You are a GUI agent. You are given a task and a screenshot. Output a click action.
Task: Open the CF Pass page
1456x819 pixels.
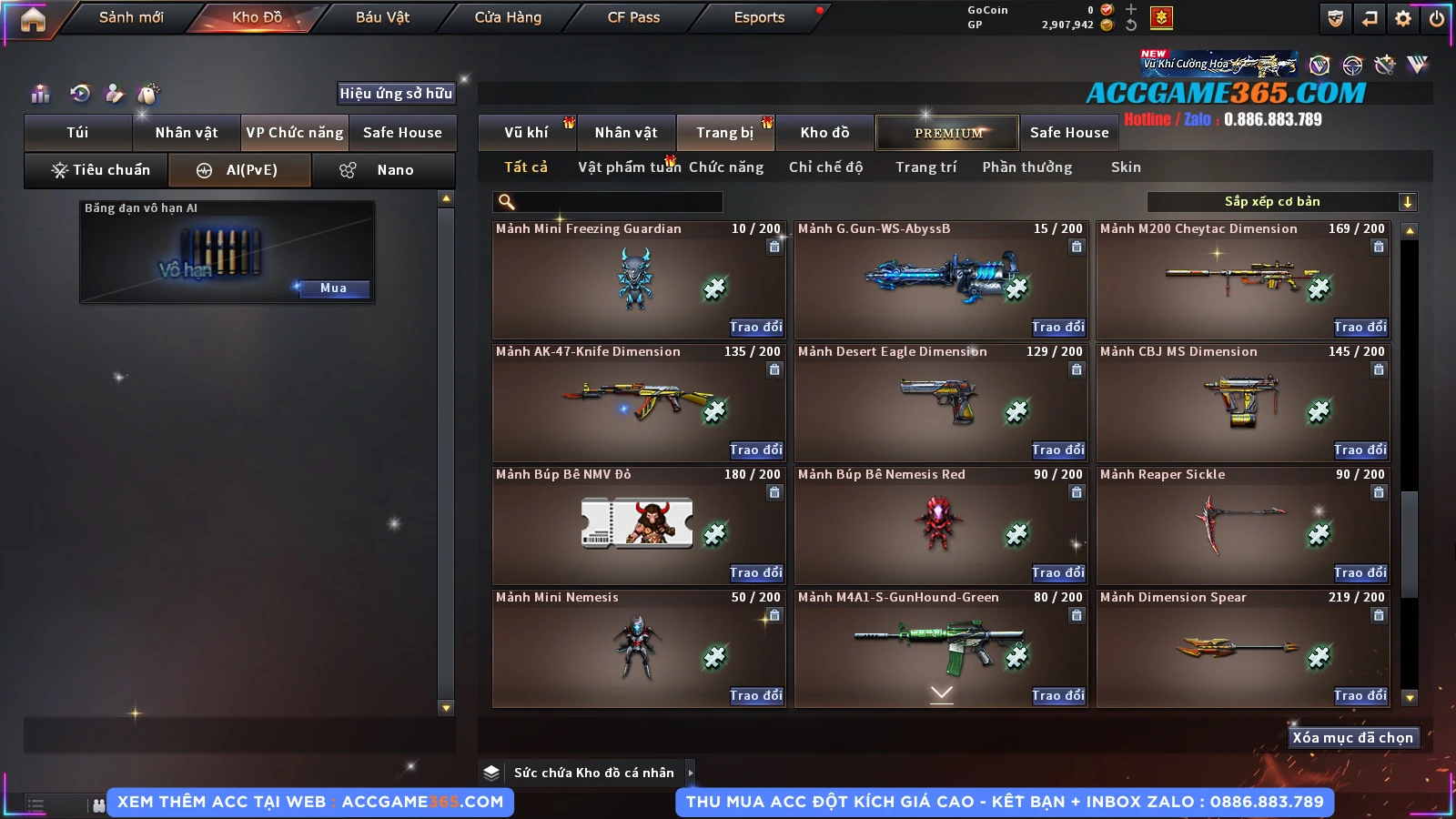(633, 17)
